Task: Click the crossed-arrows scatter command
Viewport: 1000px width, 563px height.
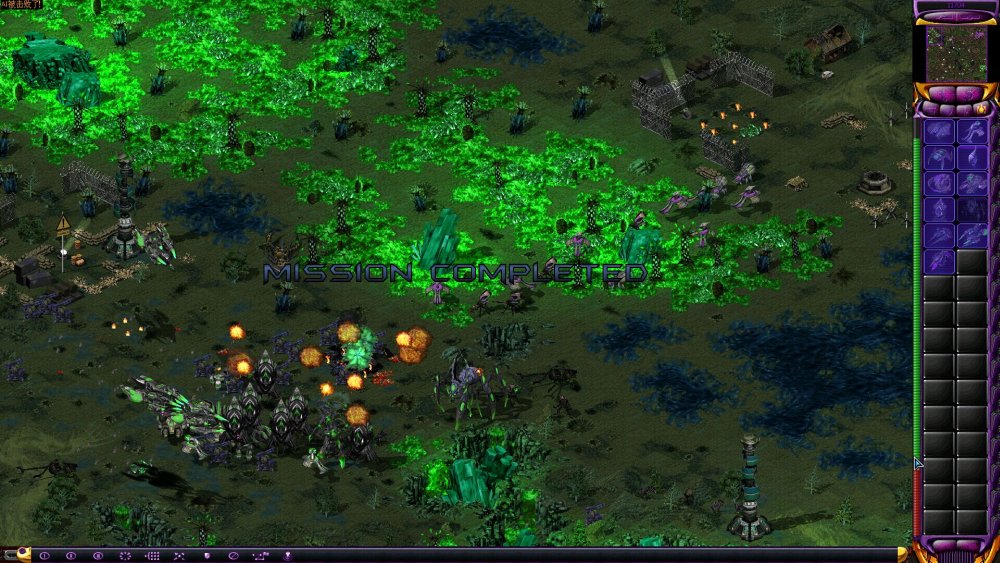Action: click(179, 555)
